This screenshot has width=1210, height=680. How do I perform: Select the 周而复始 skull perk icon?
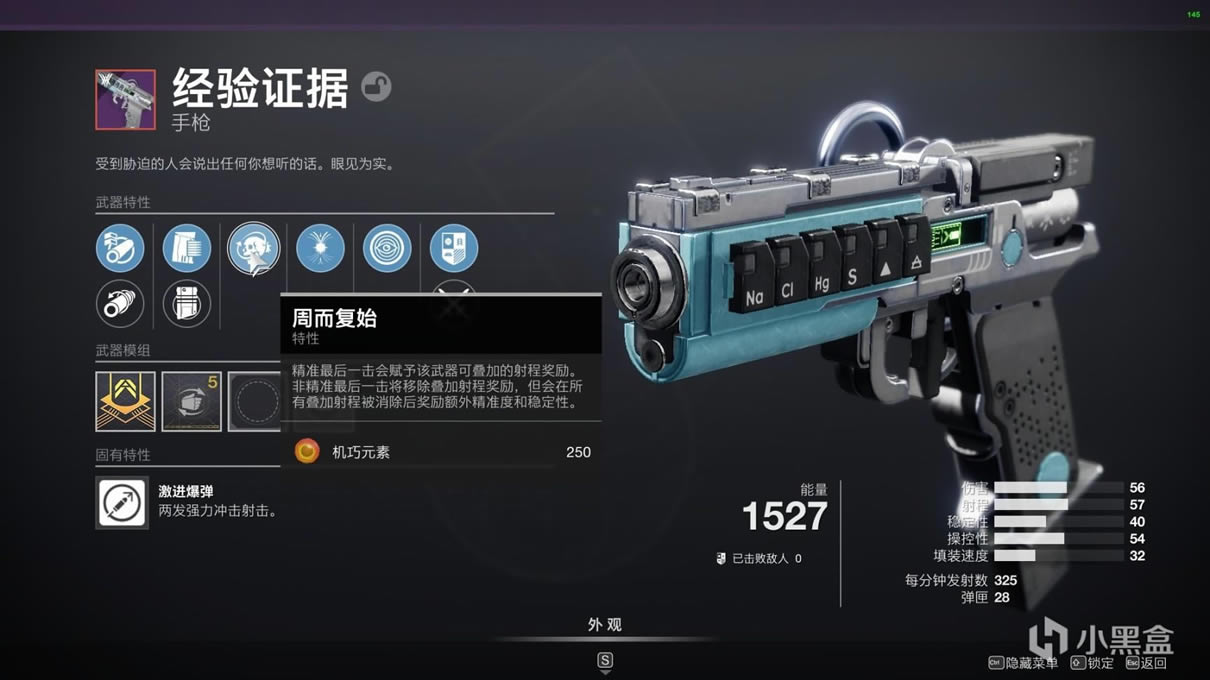click(253, 248)
